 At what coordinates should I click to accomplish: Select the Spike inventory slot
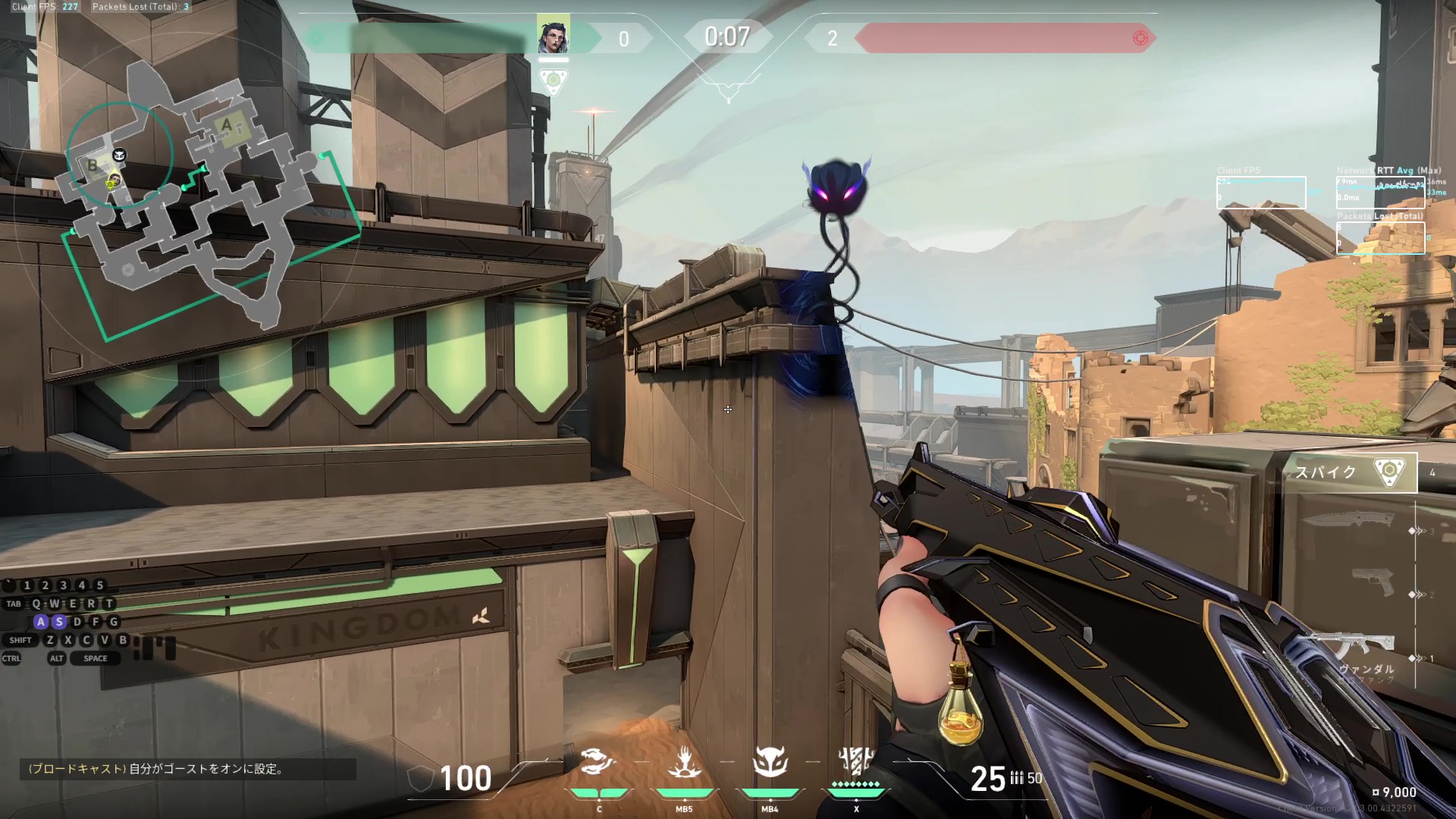point(1355,472)
